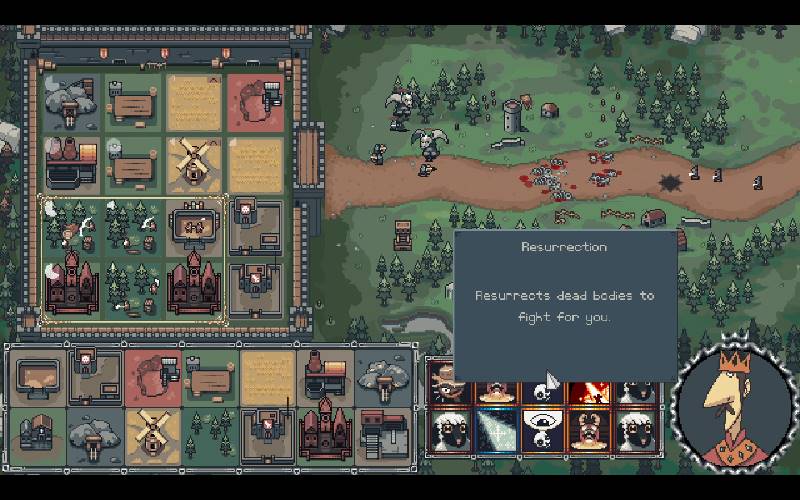
Task: Select the pine forest tile in the building tray
Action: (x=209, y=433)
